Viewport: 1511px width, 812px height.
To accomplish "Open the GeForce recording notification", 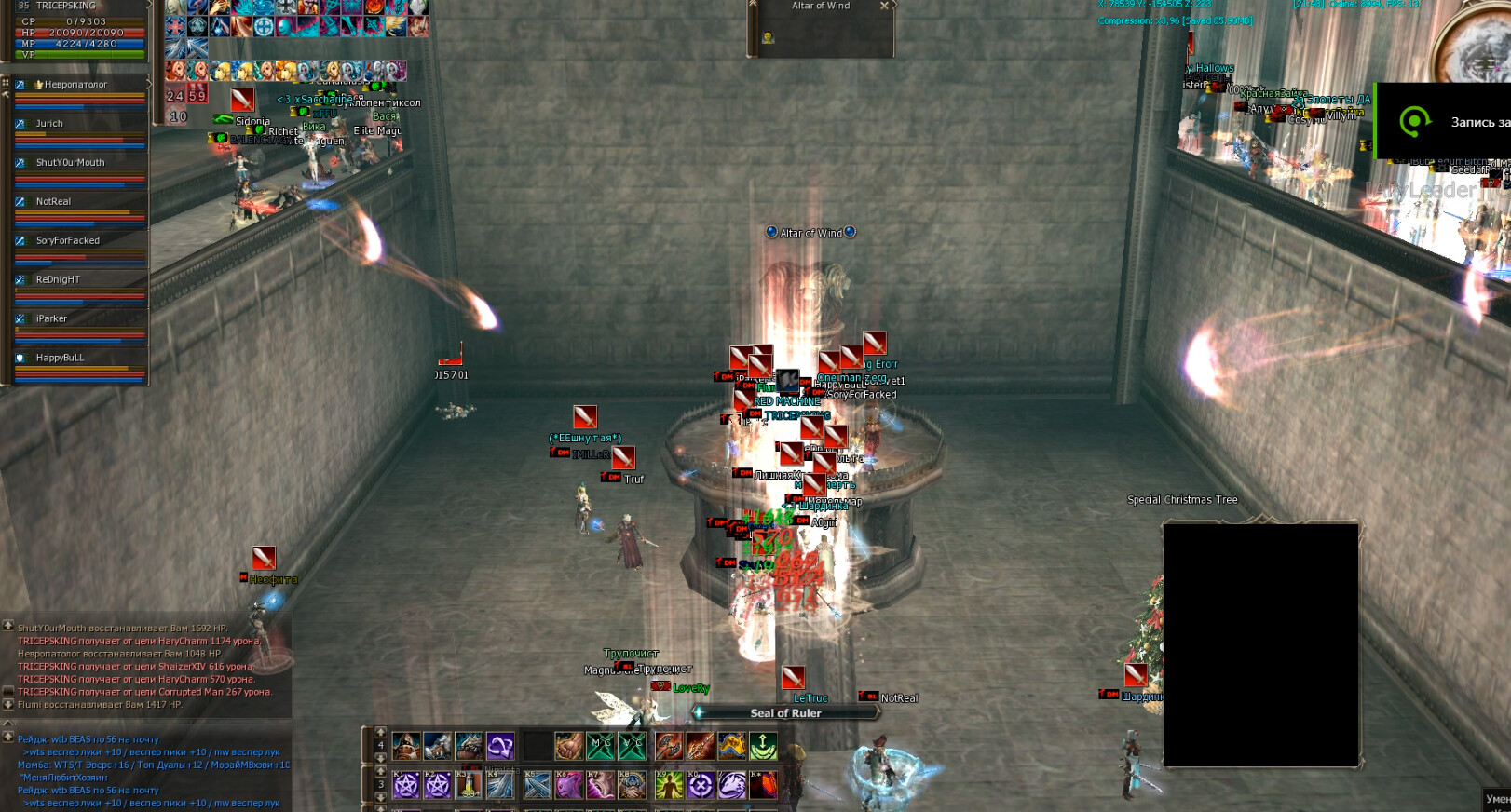I will 1444,121.
